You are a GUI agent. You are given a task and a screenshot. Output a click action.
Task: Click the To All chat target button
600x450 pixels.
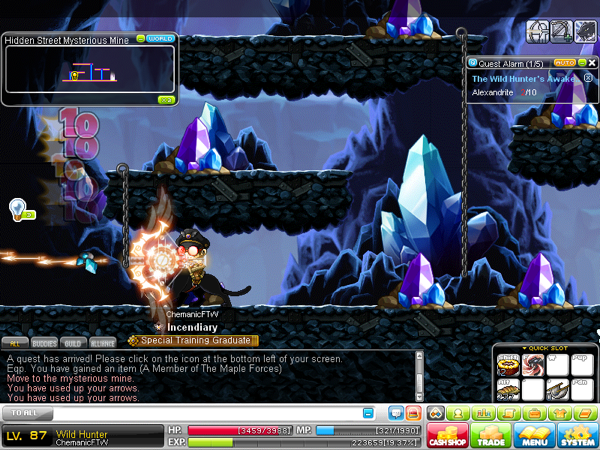pyautogui.click(x=28, y=412)
